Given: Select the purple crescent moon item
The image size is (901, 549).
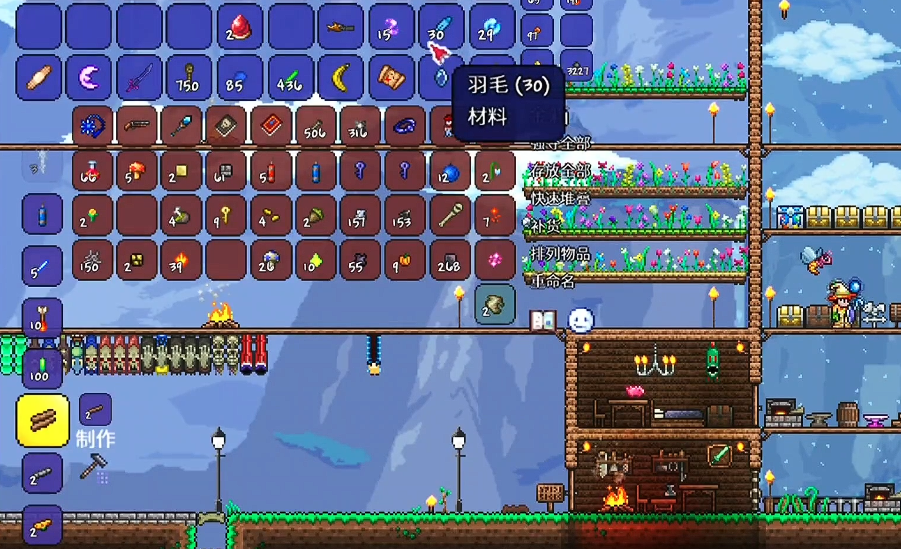Looking at the screenshot, I should [x=90, y=77].
